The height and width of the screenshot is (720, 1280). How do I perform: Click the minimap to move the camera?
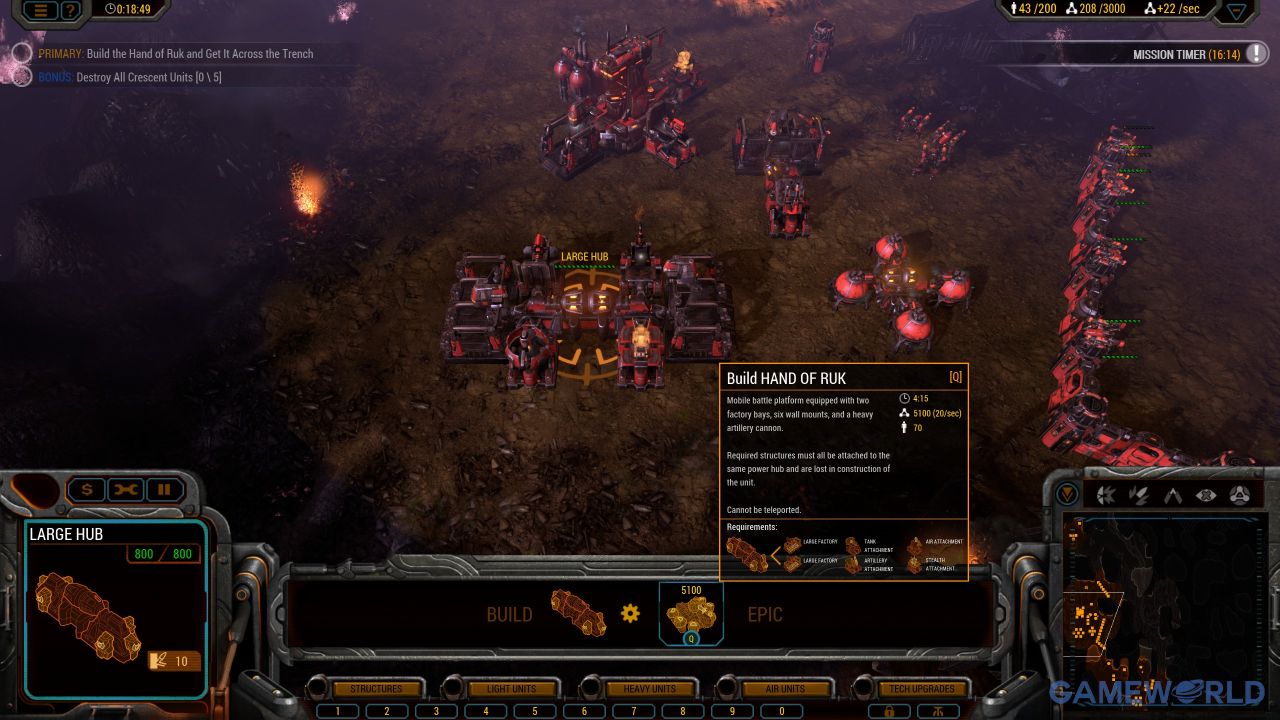(1160, 600)
